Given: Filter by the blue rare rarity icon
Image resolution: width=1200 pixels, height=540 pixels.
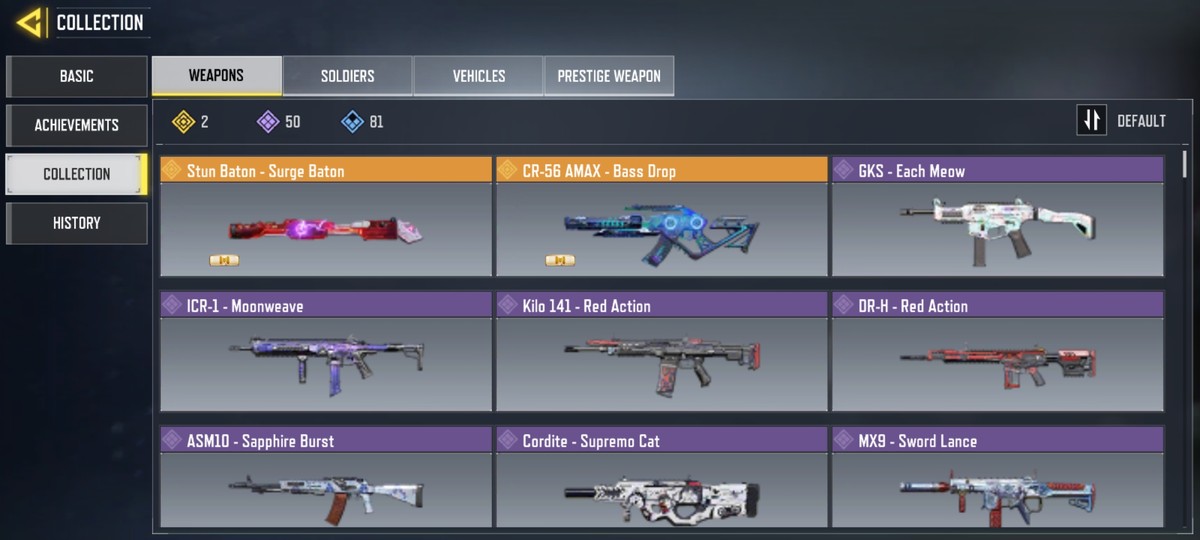Looking at the screenshot, I should pos(352,122).
